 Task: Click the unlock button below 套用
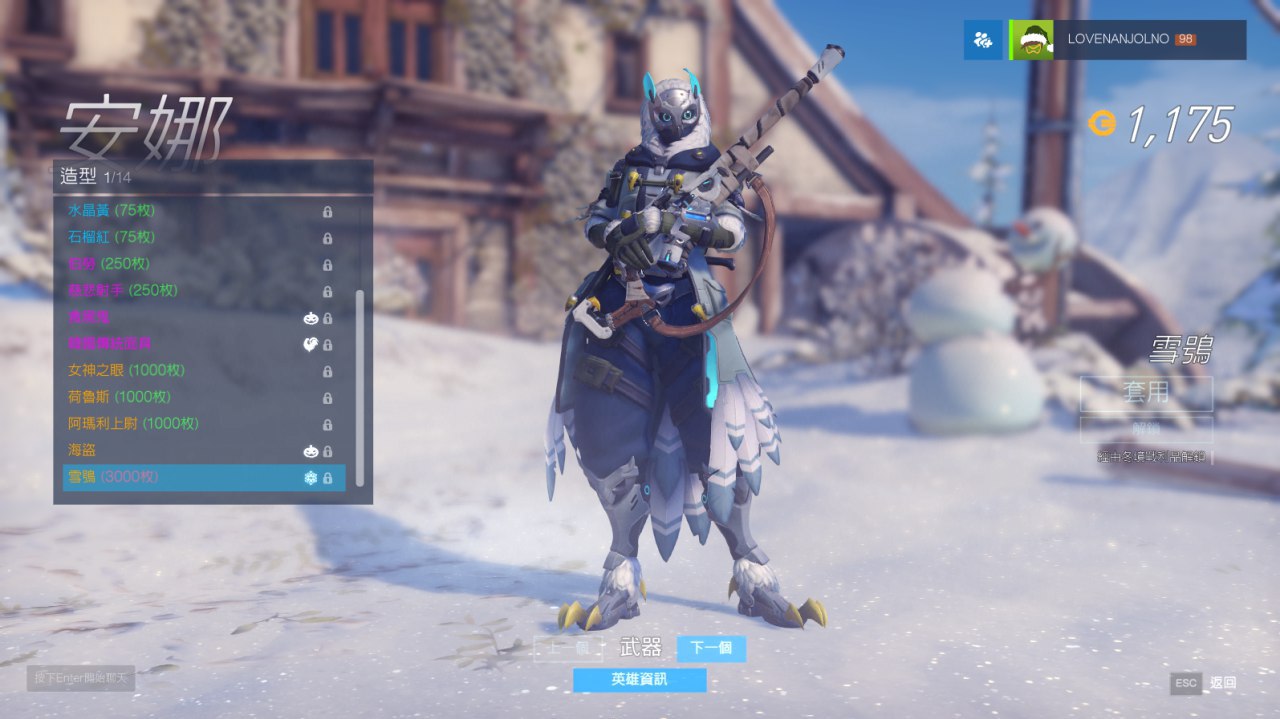(x=1146, y=430)
